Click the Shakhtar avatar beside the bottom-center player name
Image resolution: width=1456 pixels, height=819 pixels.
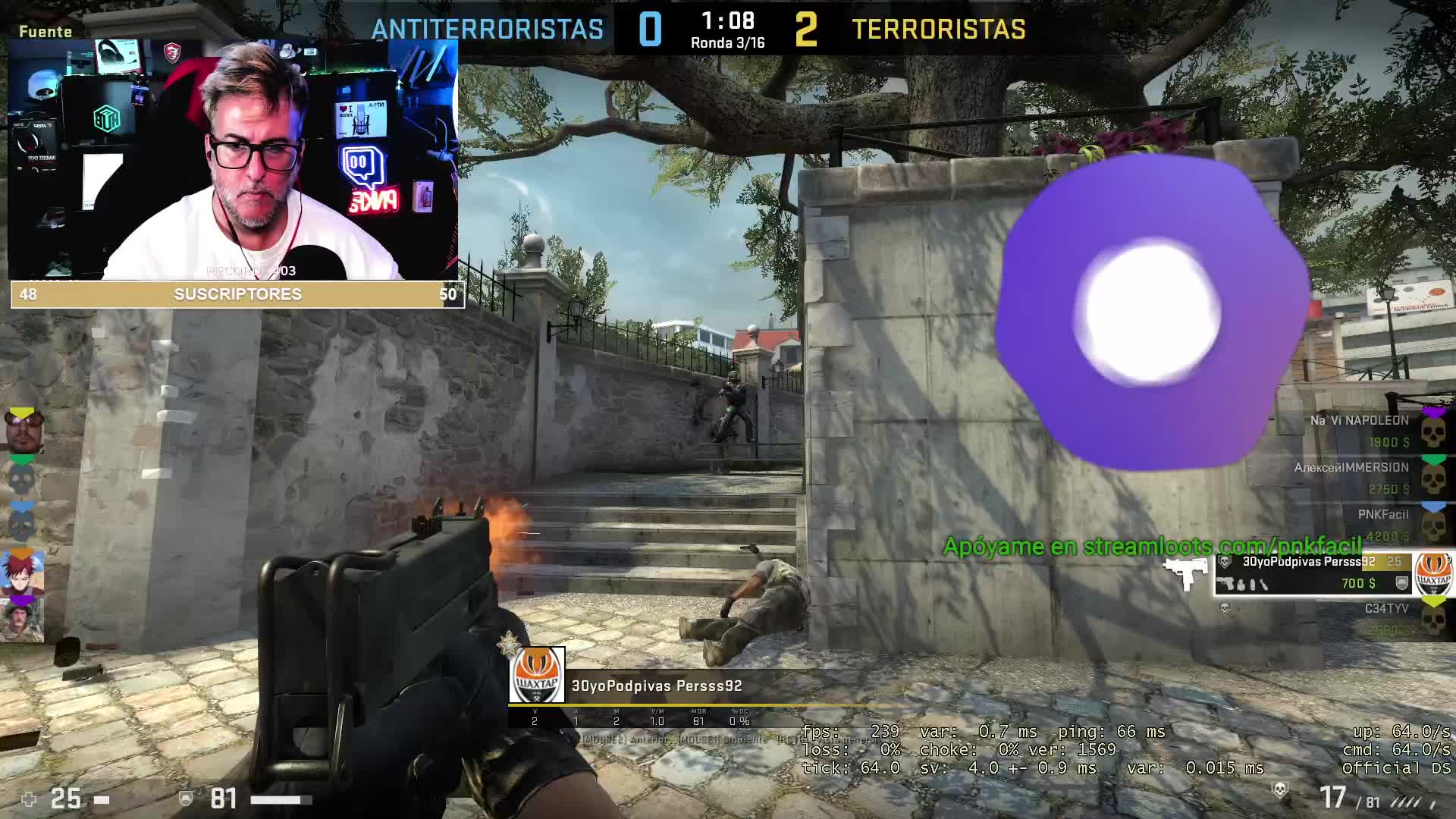pyautogui.click(x=537, y=676)
